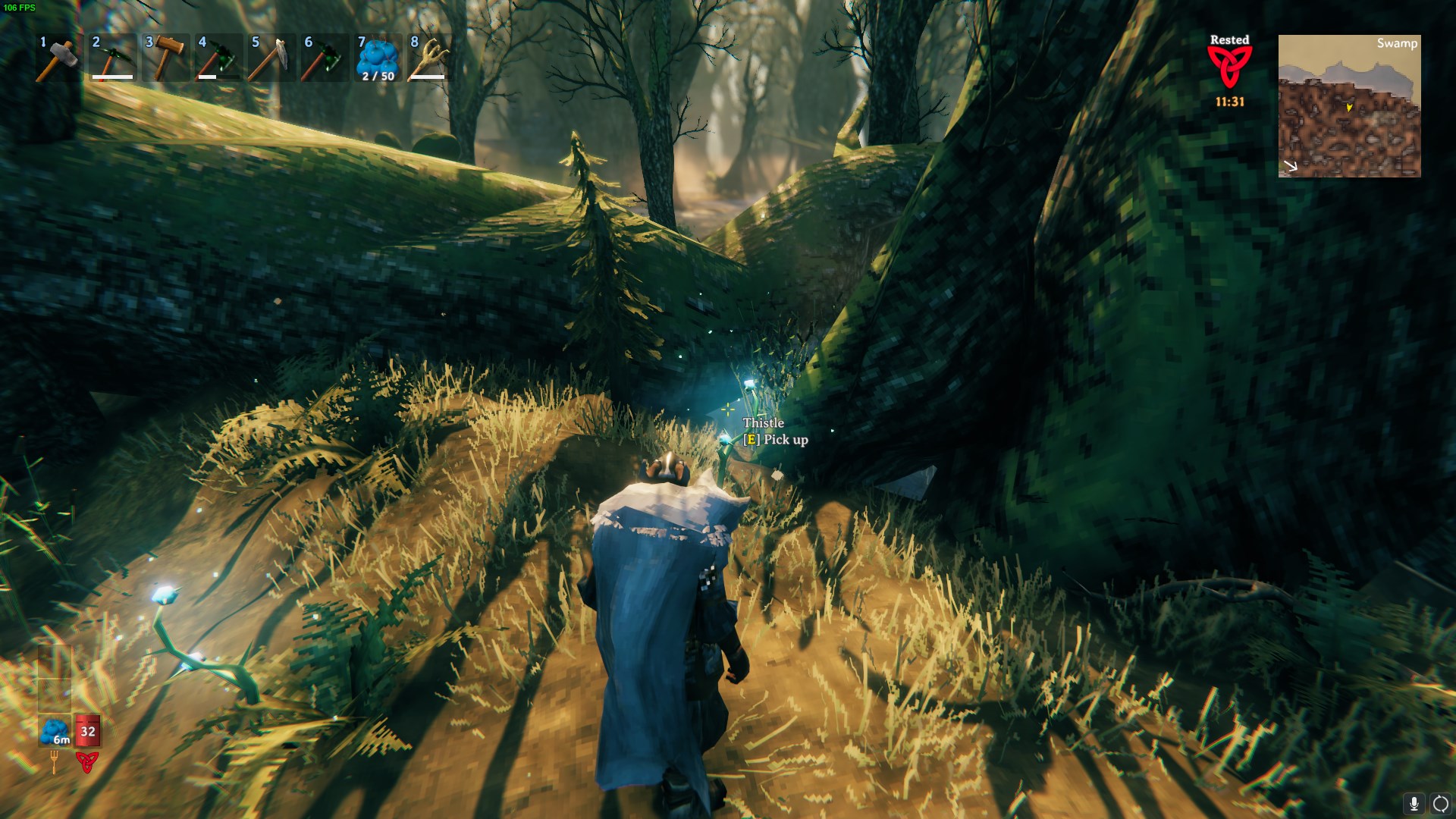Eat blueberries from hotbar slot 7
1456x819 pixels.
(x=378, y=58)
